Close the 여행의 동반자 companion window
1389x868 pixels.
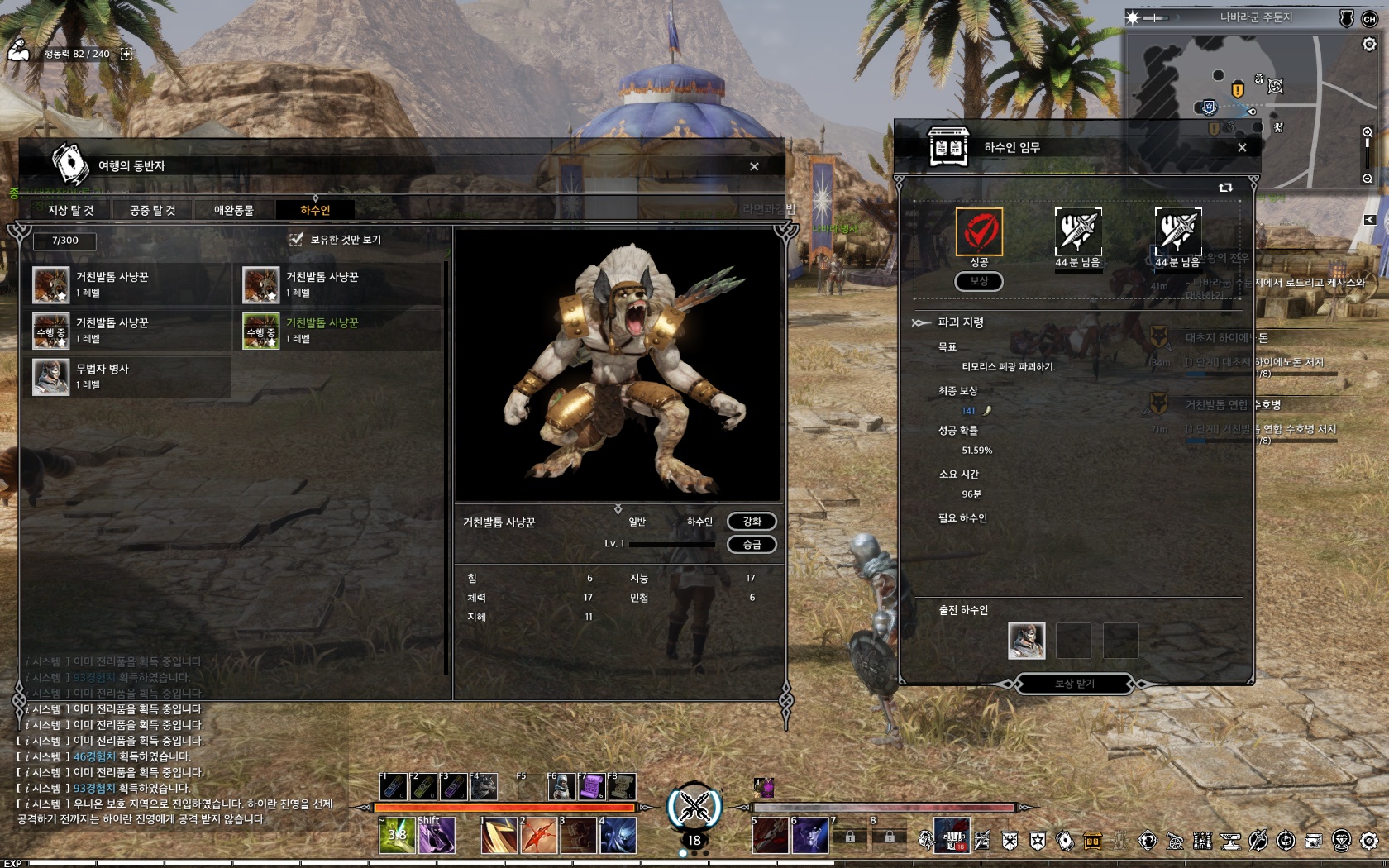click(x=754, y=166)
